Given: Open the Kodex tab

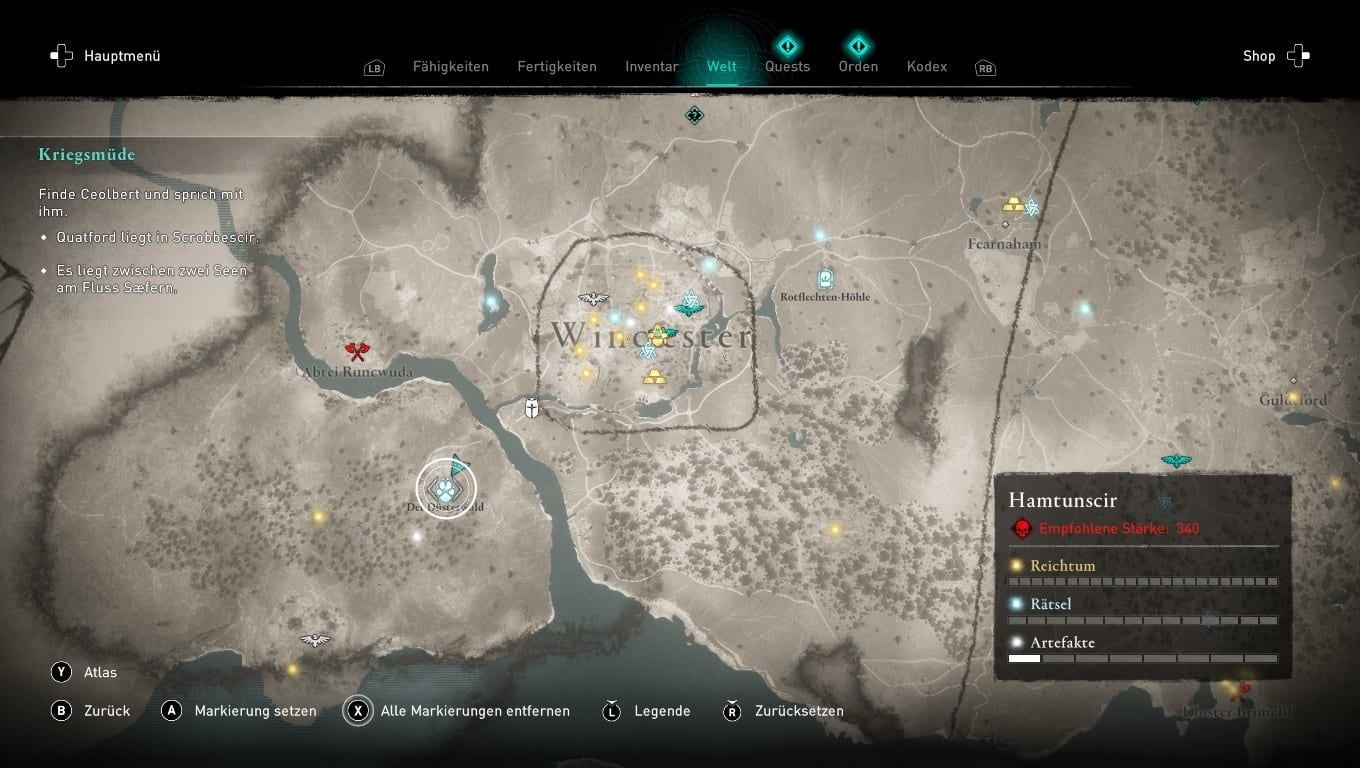Looking at the screenshot, I should (x=927, y=67).
